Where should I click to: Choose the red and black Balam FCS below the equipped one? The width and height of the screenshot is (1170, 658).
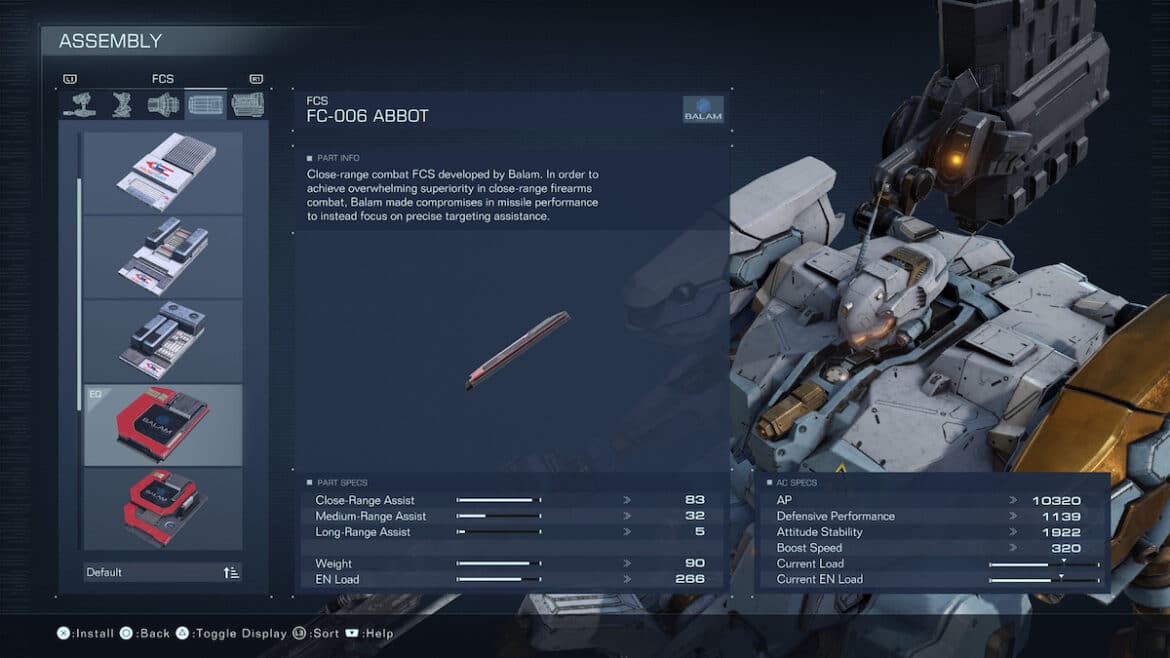pos(163,507)
